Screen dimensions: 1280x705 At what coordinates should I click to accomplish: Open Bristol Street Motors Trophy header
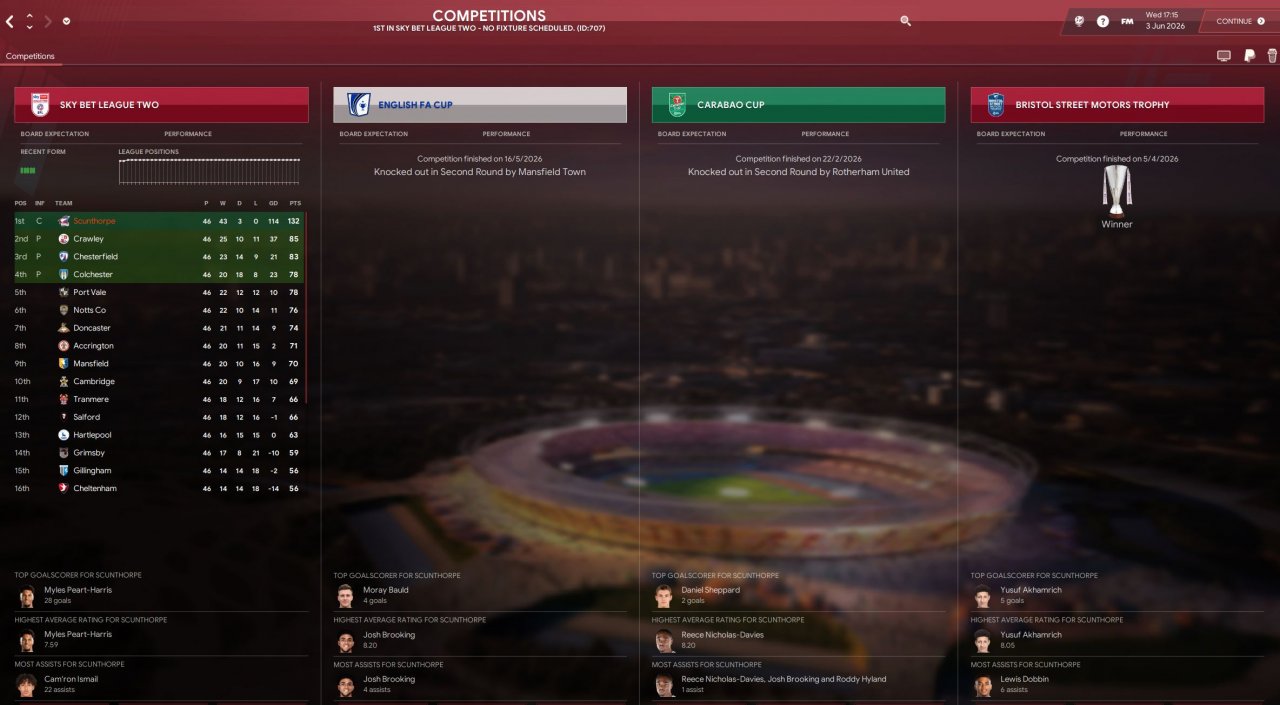tap(1117, 105)
